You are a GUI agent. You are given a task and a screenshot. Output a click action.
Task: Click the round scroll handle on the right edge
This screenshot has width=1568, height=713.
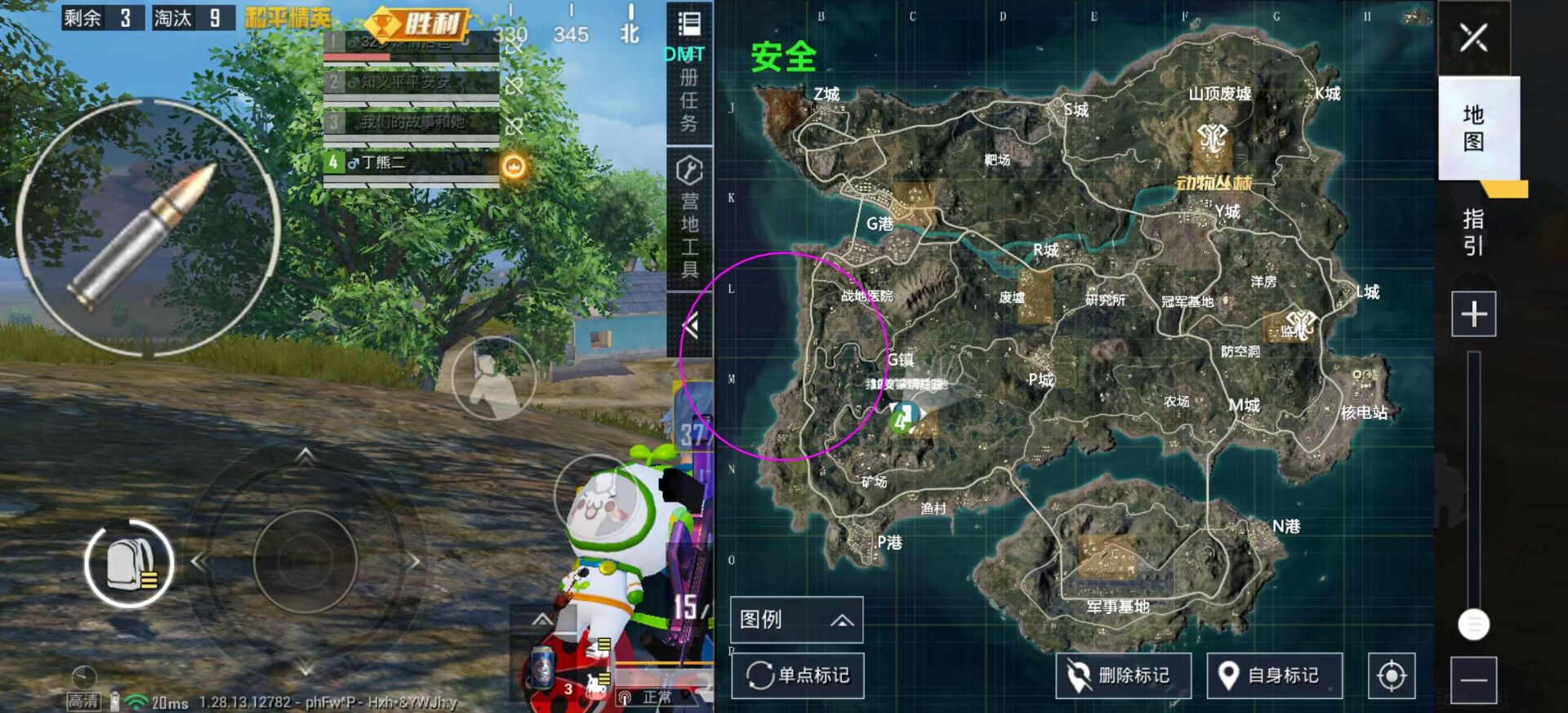point(1474,625)
